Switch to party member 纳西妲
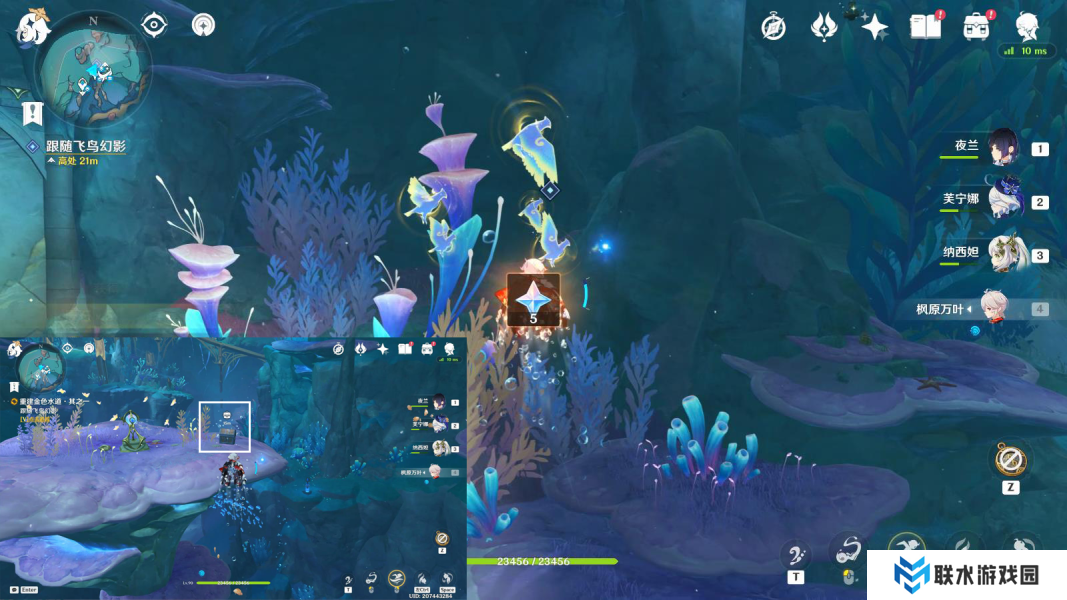1067x600 pixels. point(1003,254)
